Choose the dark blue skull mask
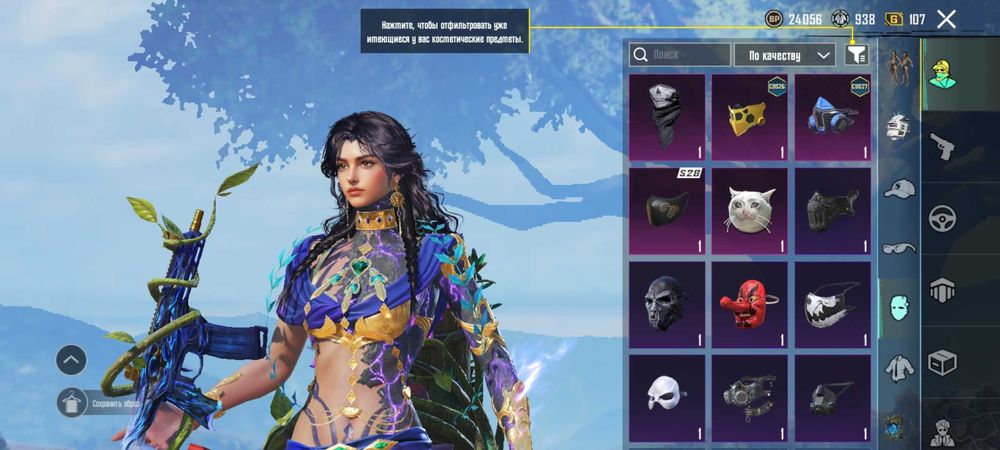This screenshot has width=1000, height=450. (x=667, y=304)
